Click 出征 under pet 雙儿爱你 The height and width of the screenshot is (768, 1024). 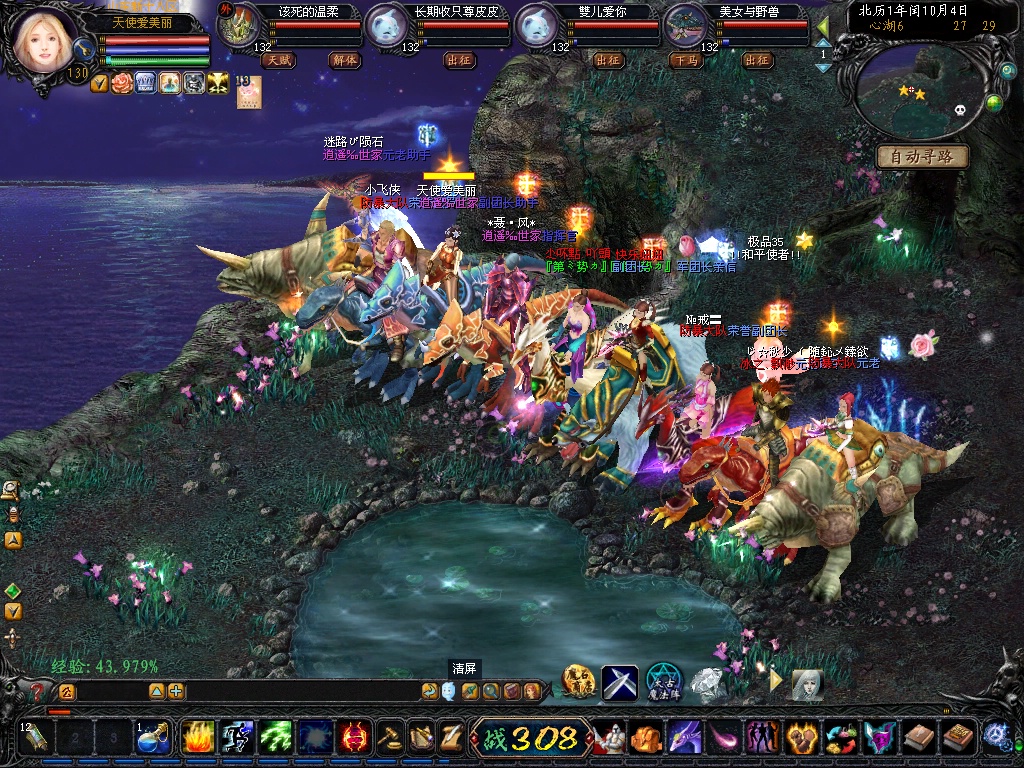coord(608,60)
